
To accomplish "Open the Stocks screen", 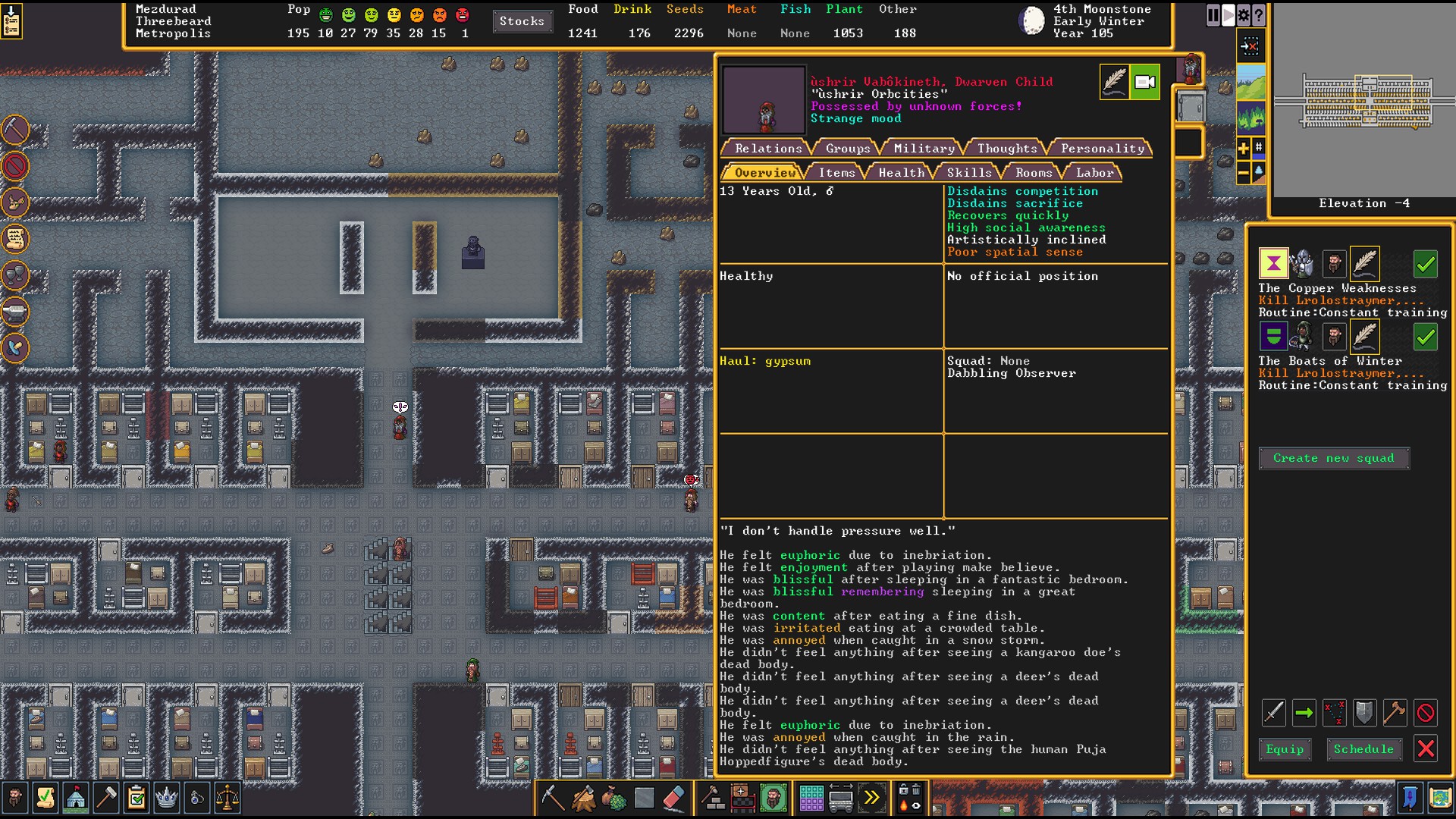I will point(522,21).
